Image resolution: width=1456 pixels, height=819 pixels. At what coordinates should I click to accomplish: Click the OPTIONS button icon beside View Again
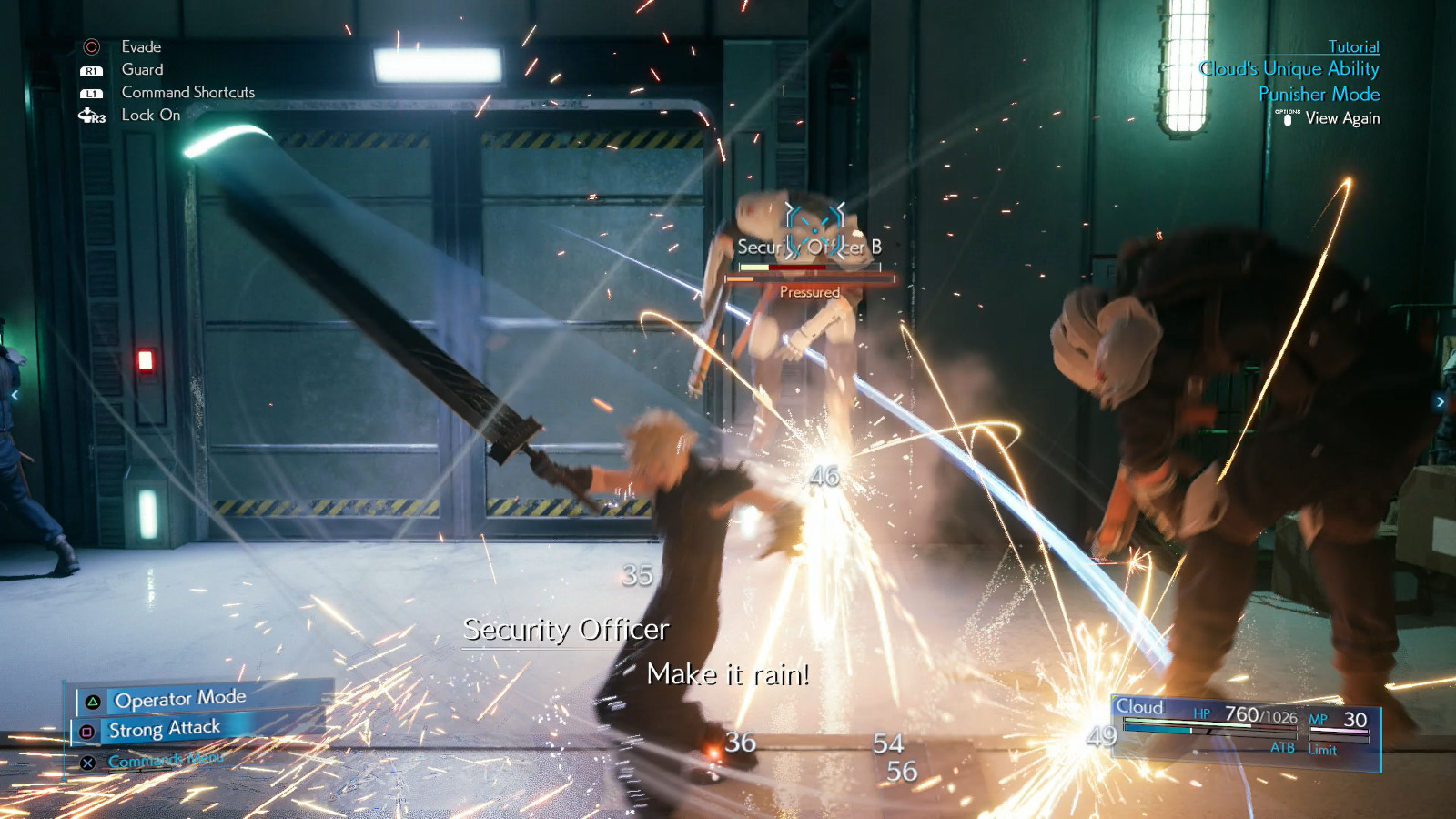point(1289,118)
